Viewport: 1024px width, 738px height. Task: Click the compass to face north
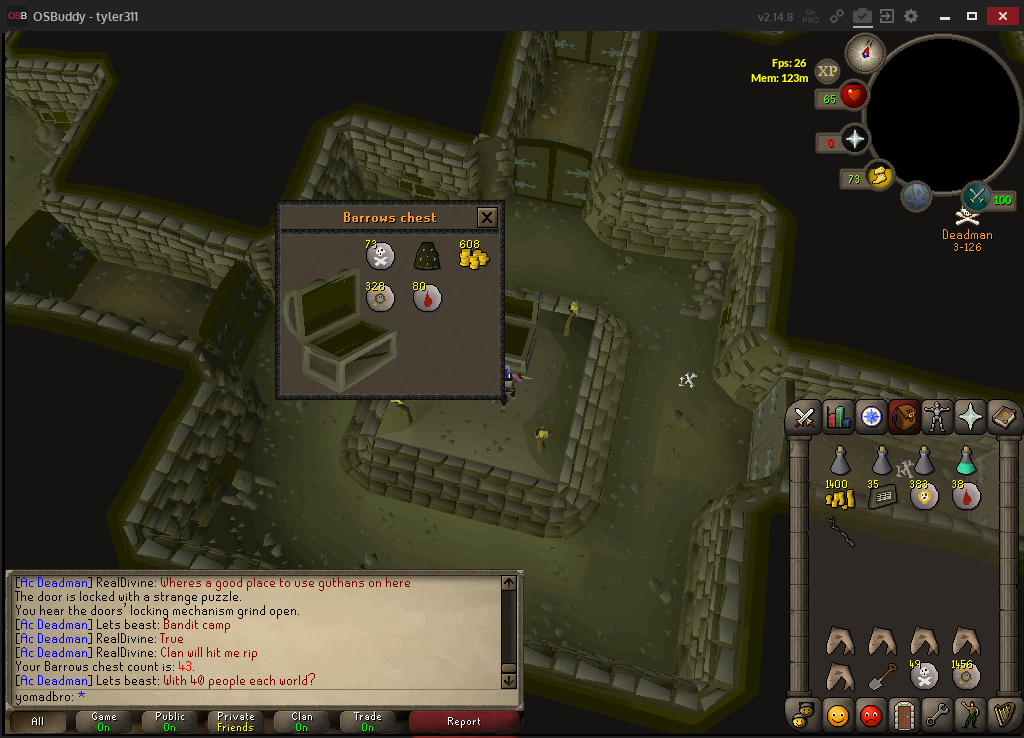(864, 53)
